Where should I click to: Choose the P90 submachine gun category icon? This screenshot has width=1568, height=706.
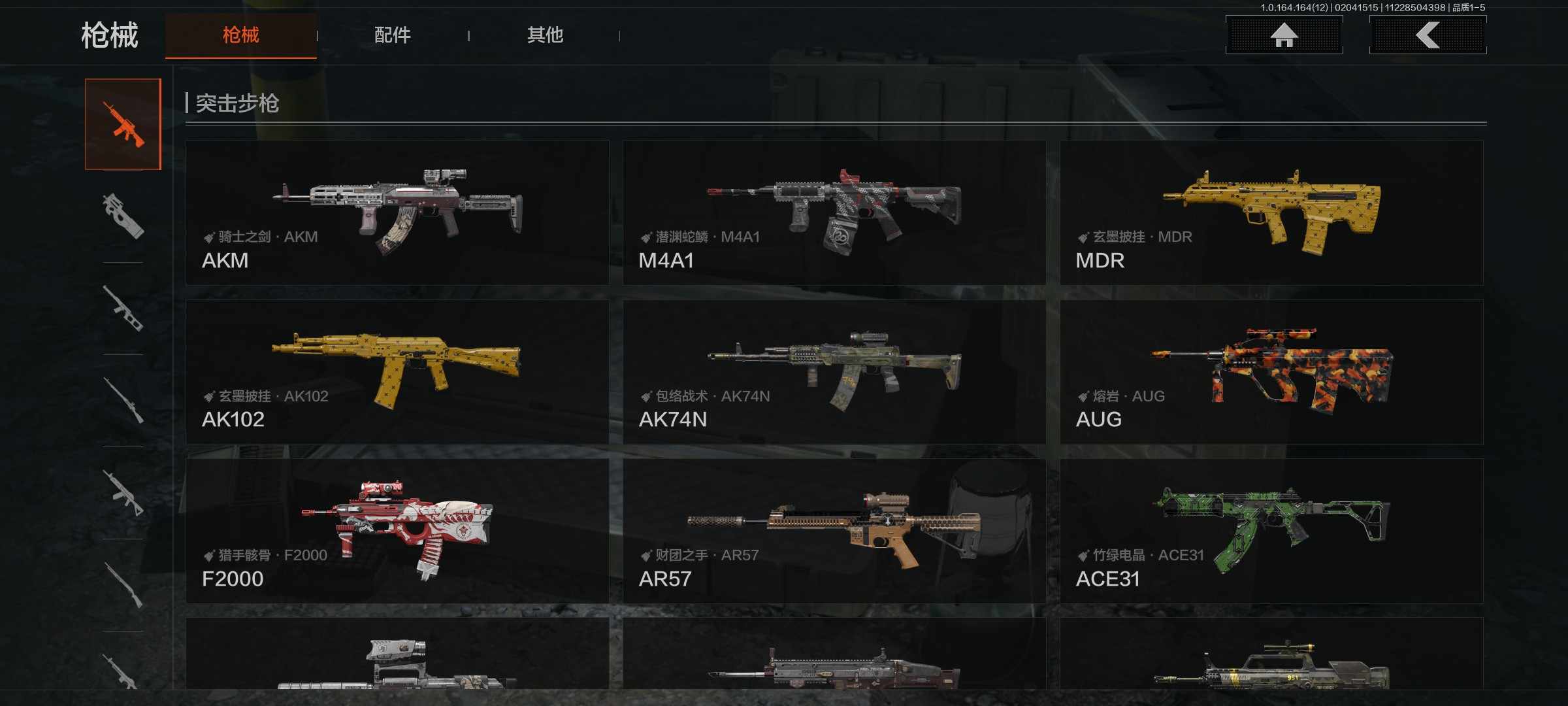coord(123,216)
